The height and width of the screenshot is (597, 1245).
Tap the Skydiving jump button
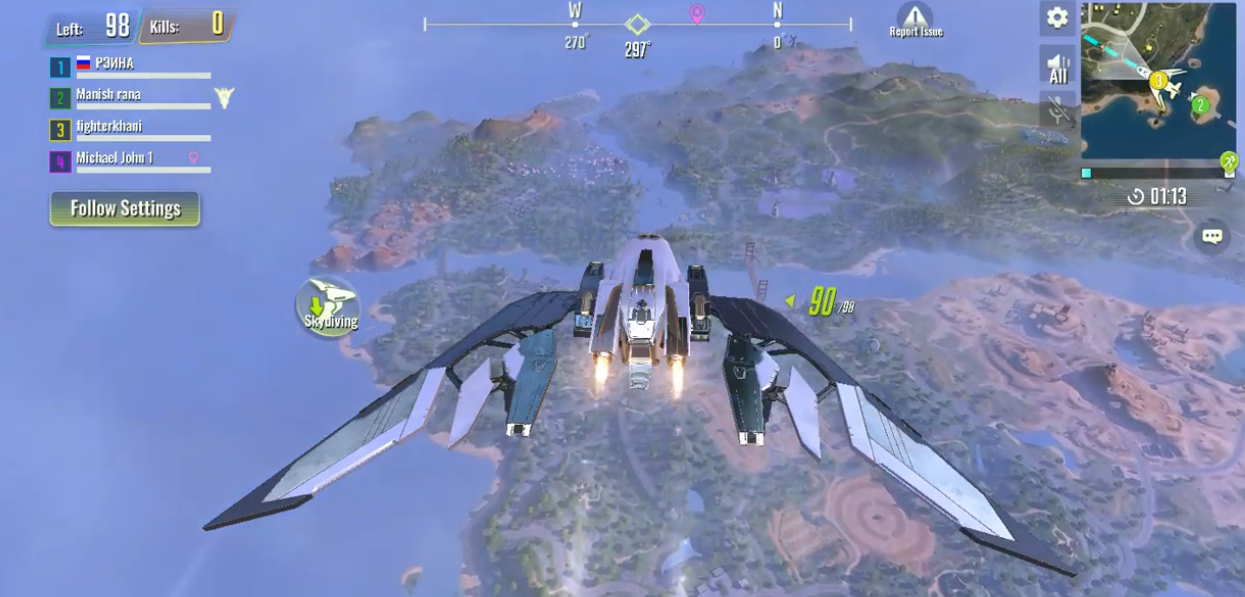330,306
